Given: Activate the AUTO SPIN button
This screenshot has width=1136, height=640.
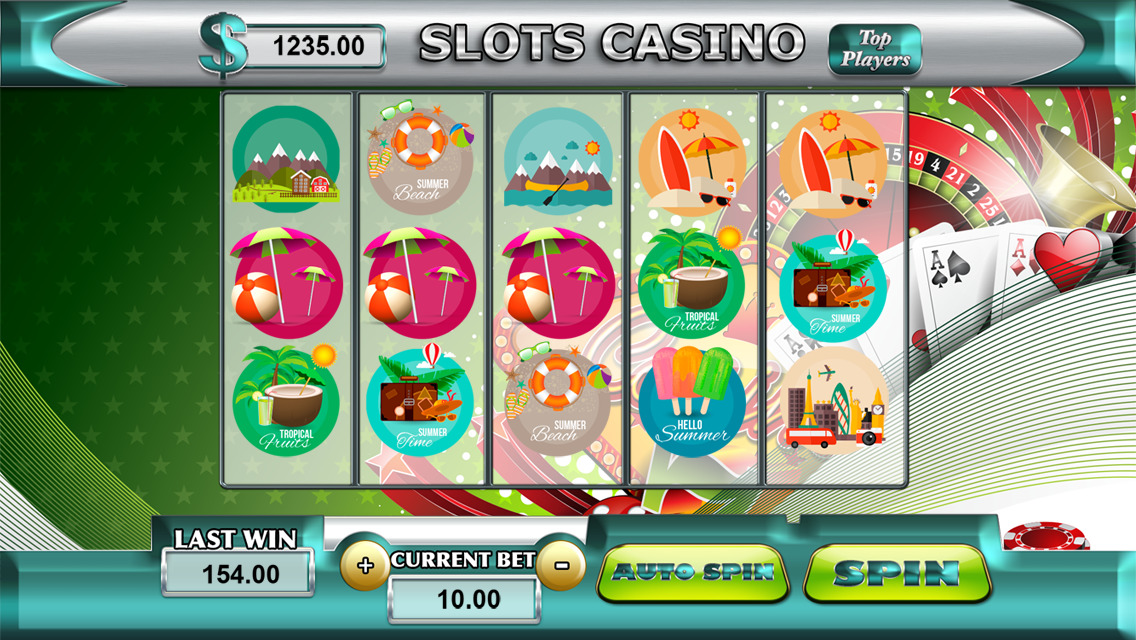Looking at the screenshot, I should click(693, 573).
